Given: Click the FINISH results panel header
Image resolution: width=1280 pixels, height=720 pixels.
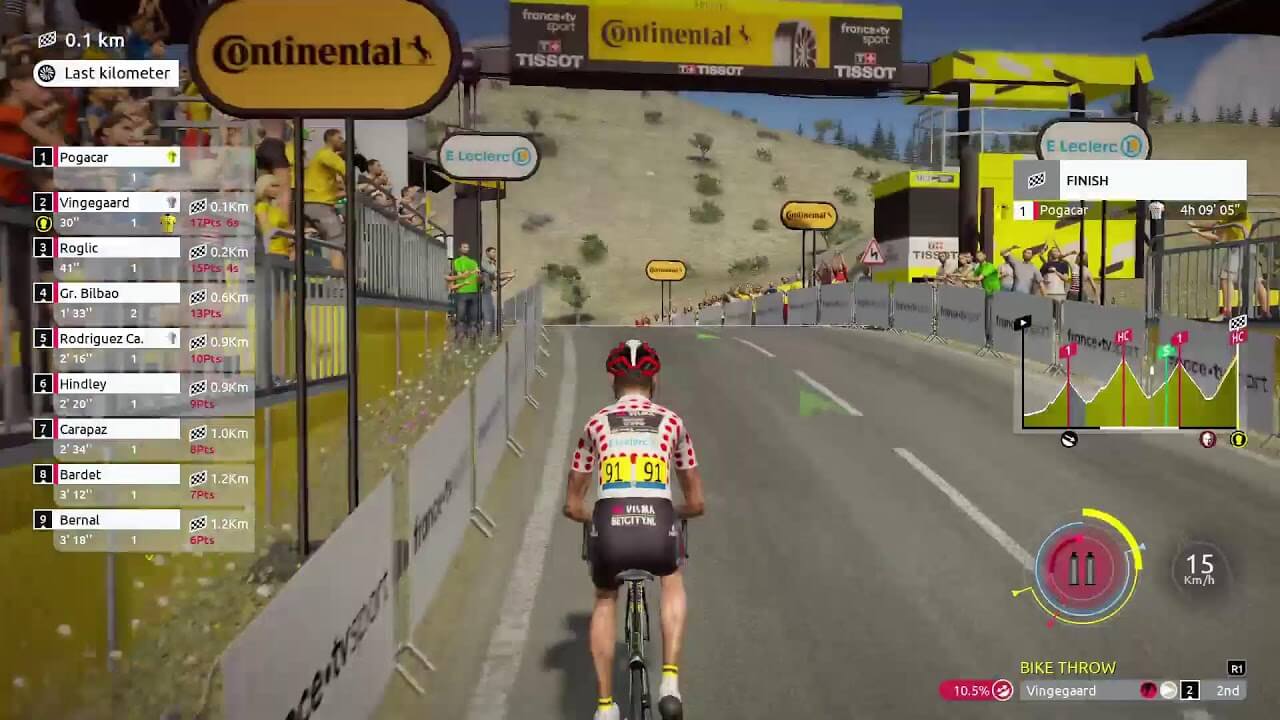Looking at the screenshot, I should (1130, 180).
